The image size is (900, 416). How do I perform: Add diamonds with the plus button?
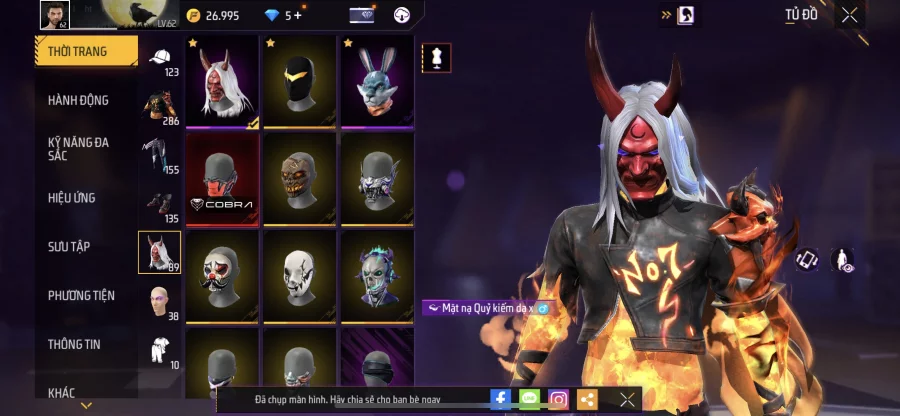tap(297, 15)
